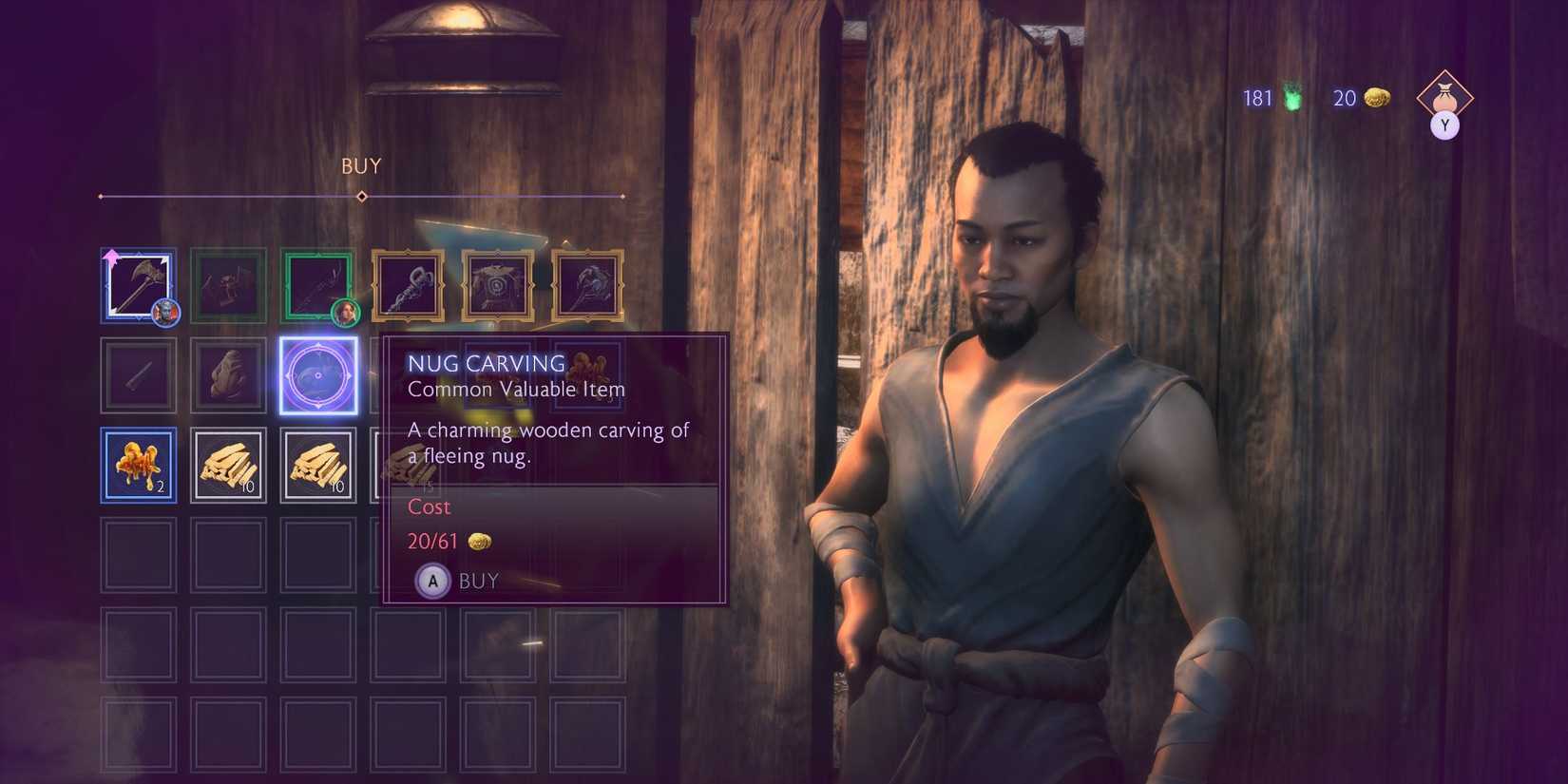Viewport: 1568px width, 784px height.
Task: Select the second wood bundle stack of 10
Action: coord(318,463)
